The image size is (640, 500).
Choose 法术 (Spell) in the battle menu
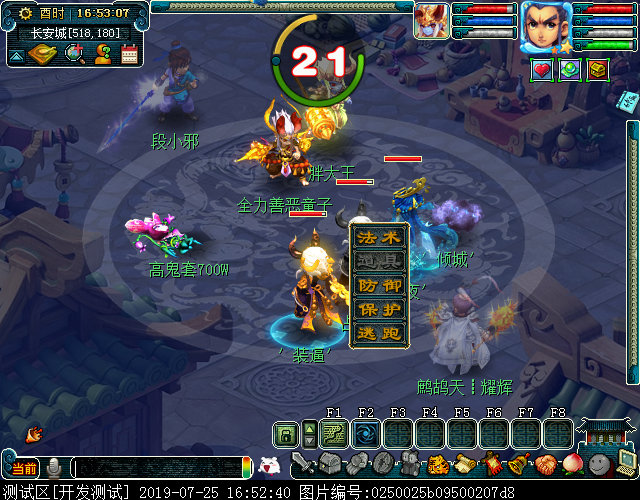(x=379, y=238)
